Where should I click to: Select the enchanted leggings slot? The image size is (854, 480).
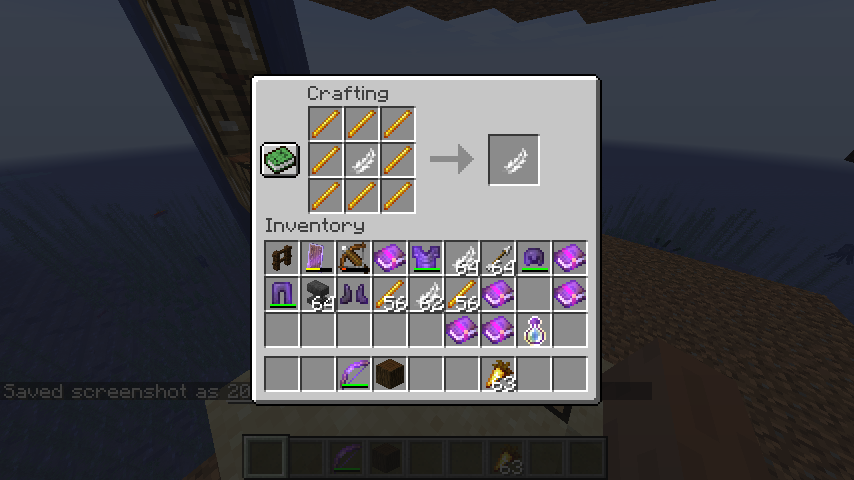282,295
